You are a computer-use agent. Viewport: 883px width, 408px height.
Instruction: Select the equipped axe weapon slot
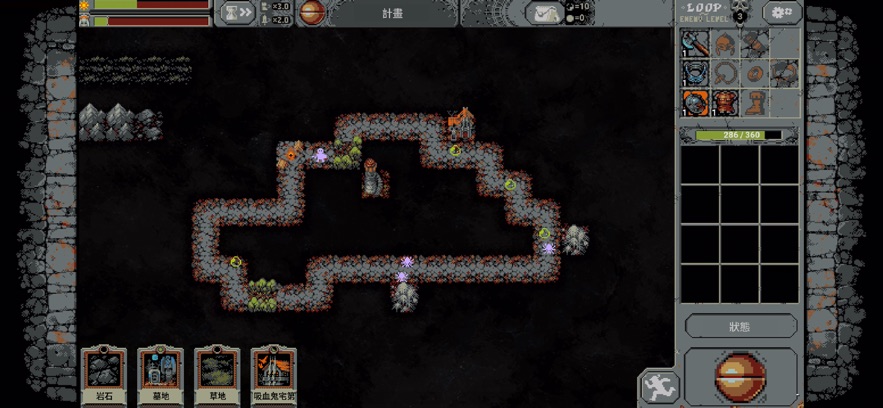(696, 44)
